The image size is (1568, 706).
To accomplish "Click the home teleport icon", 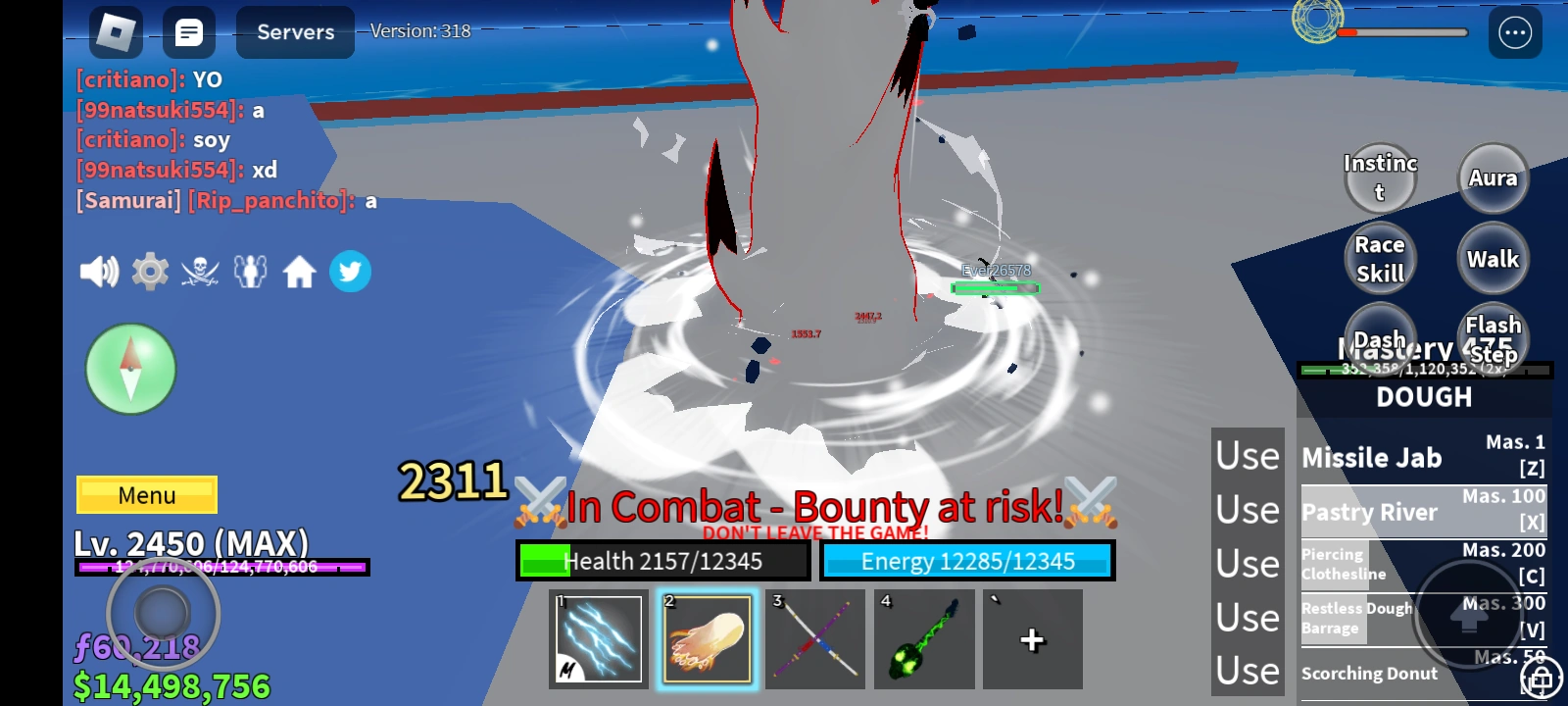I will [x=301, y=271].
